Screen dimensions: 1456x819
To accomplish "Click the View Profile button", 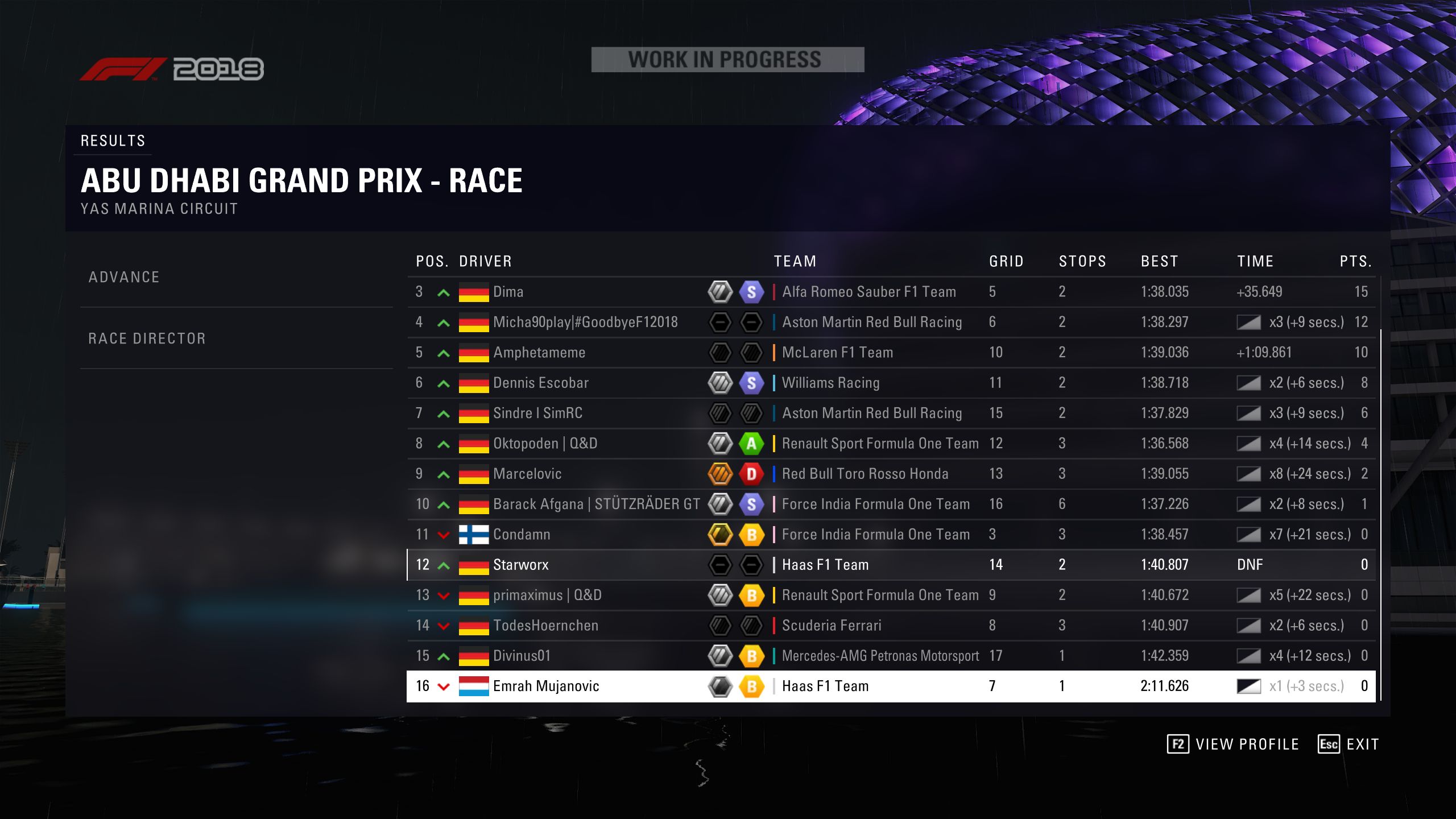I will pyautogui.click(x=1233, y=744).
